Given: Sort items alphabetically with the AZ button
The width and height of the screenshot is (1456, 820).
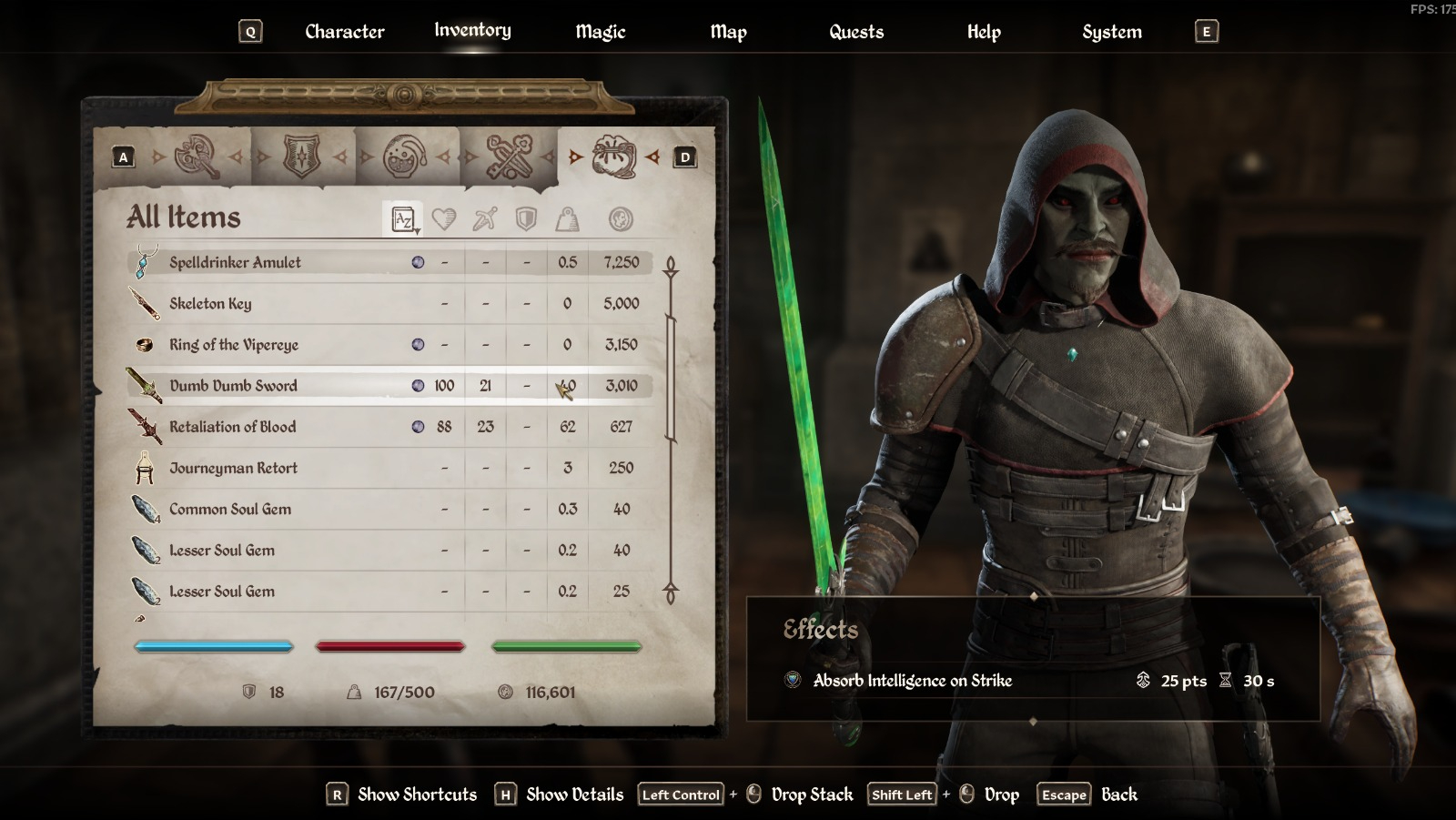Looking at the screenshot, I should pos(403,219).
